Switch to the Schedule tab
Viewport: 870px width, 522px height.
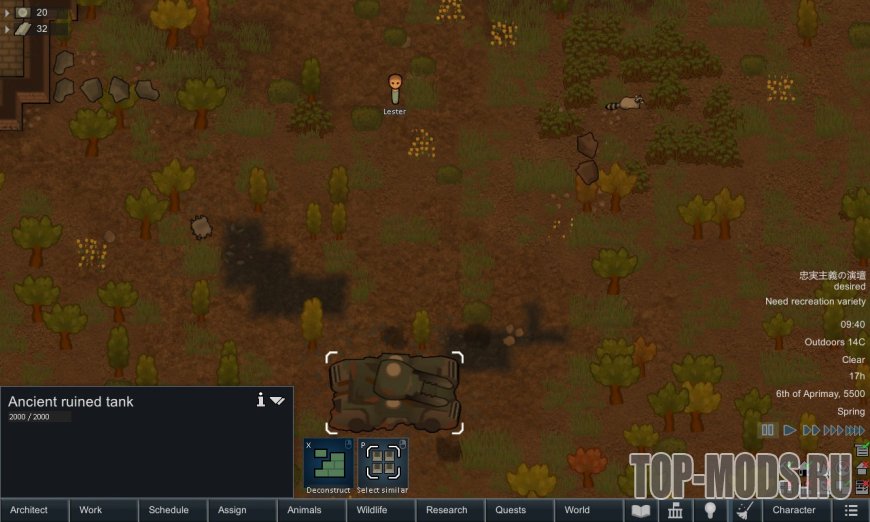pyautogui.click(x=168, y=510)
